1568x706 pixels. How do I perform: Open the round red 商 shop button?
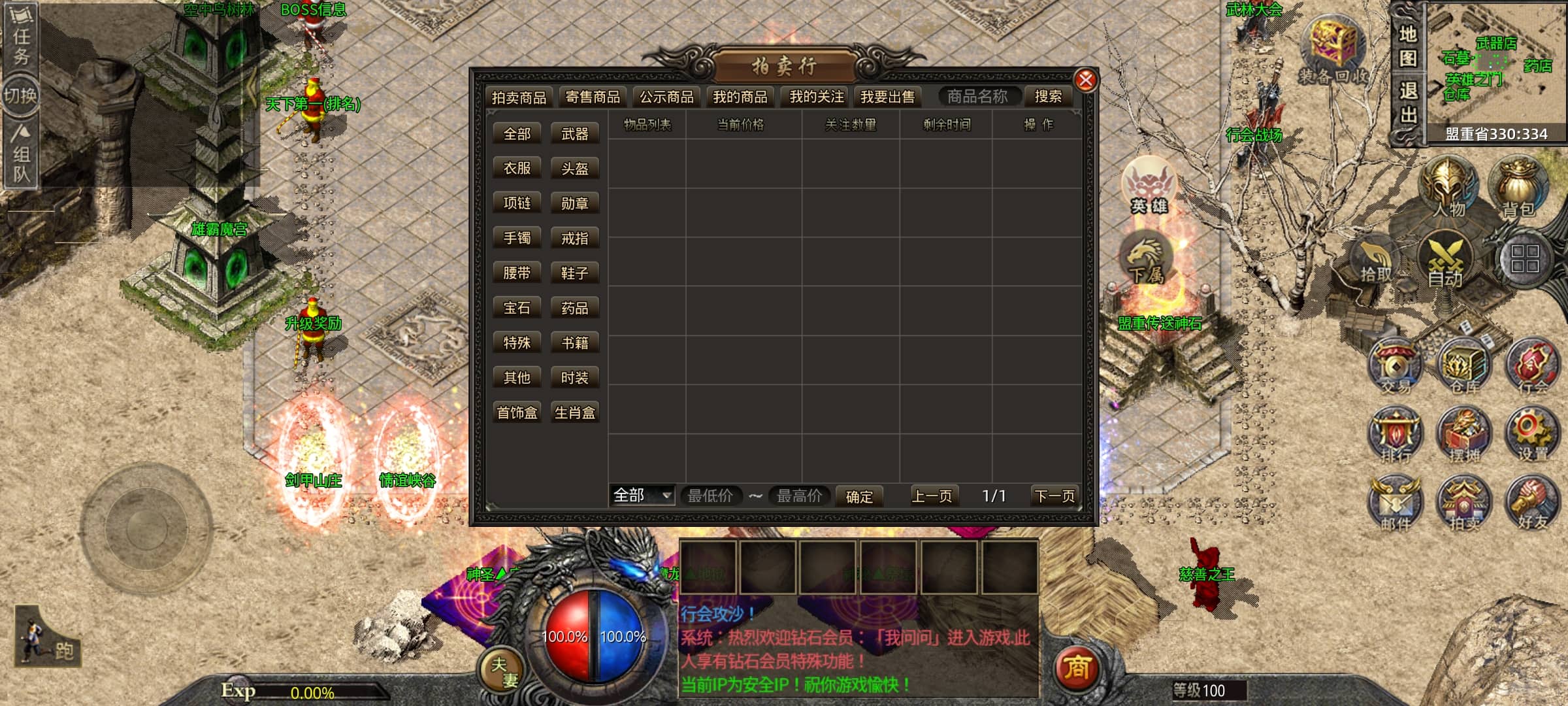pos(1077,668)
